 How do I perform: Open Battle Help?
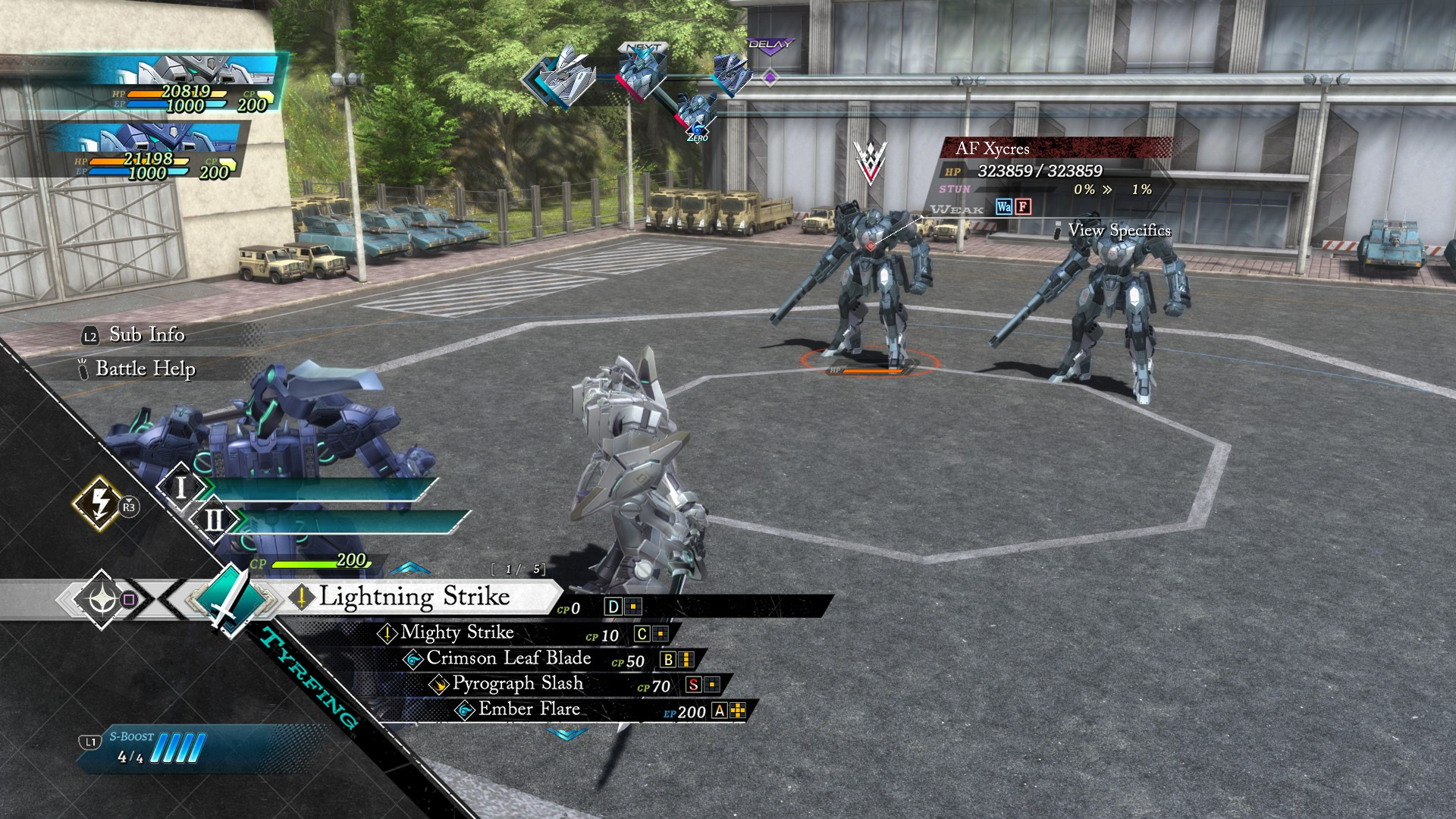click(144, 369)
